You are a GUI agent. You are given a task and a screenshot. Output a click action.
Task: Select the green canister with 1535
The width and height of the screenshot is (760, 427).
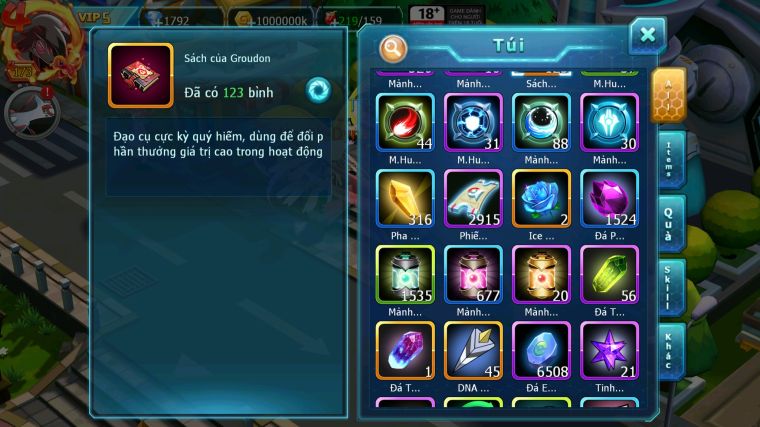[405, 274]
